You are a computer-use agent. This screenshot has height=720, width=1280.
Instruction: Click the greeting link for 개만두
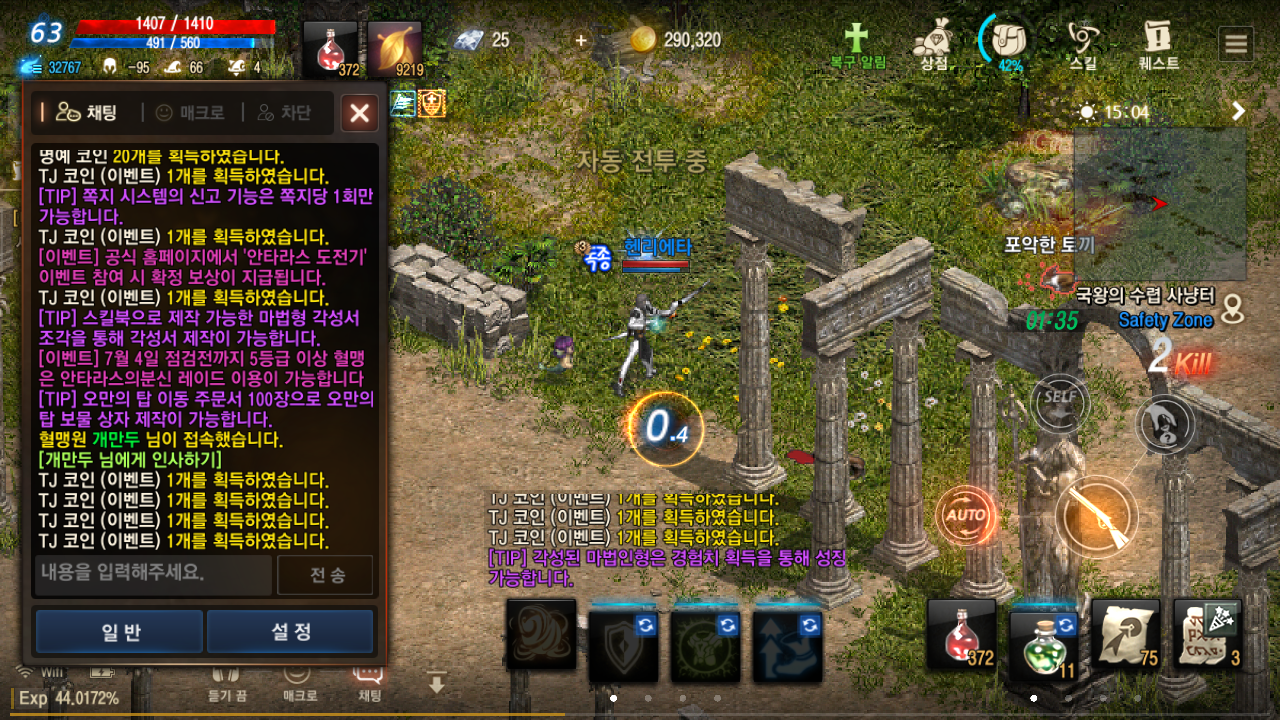[x=129, y=460]
